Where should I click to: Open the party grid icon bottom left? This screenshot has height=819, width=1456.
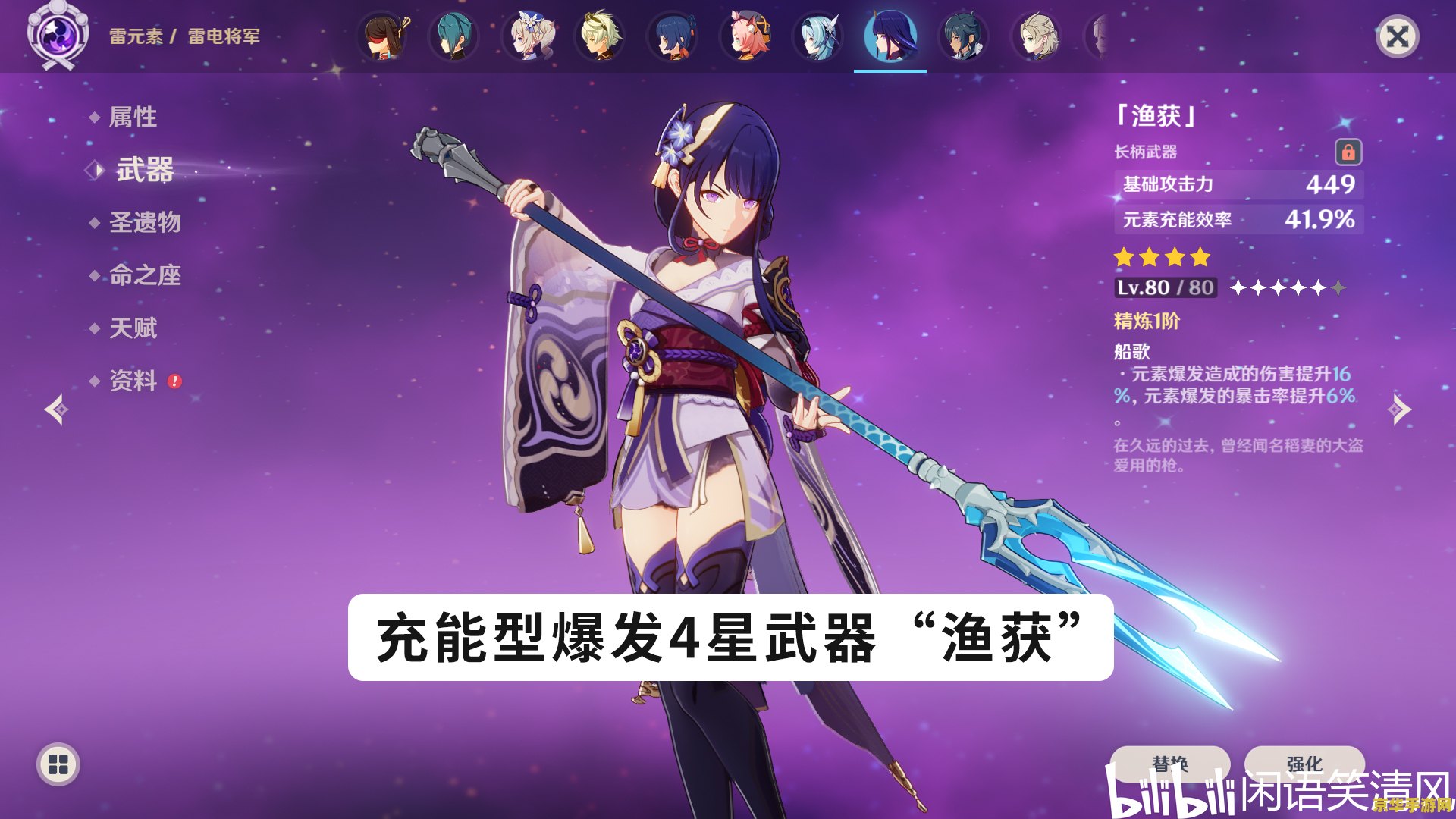(x=57, y=764)
